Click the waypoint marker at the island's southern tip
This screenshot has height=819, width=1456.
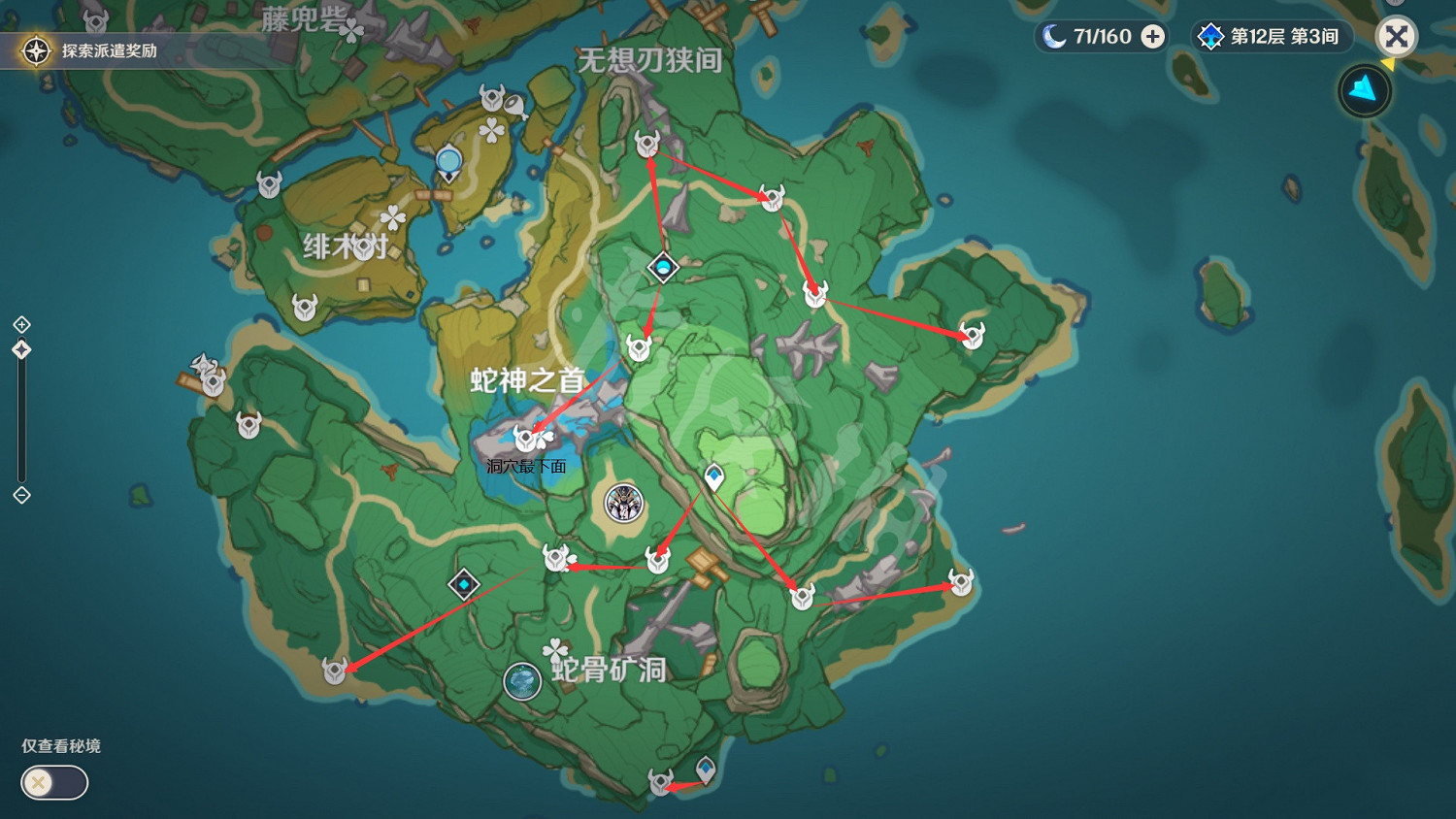click(x=706, y=769)
